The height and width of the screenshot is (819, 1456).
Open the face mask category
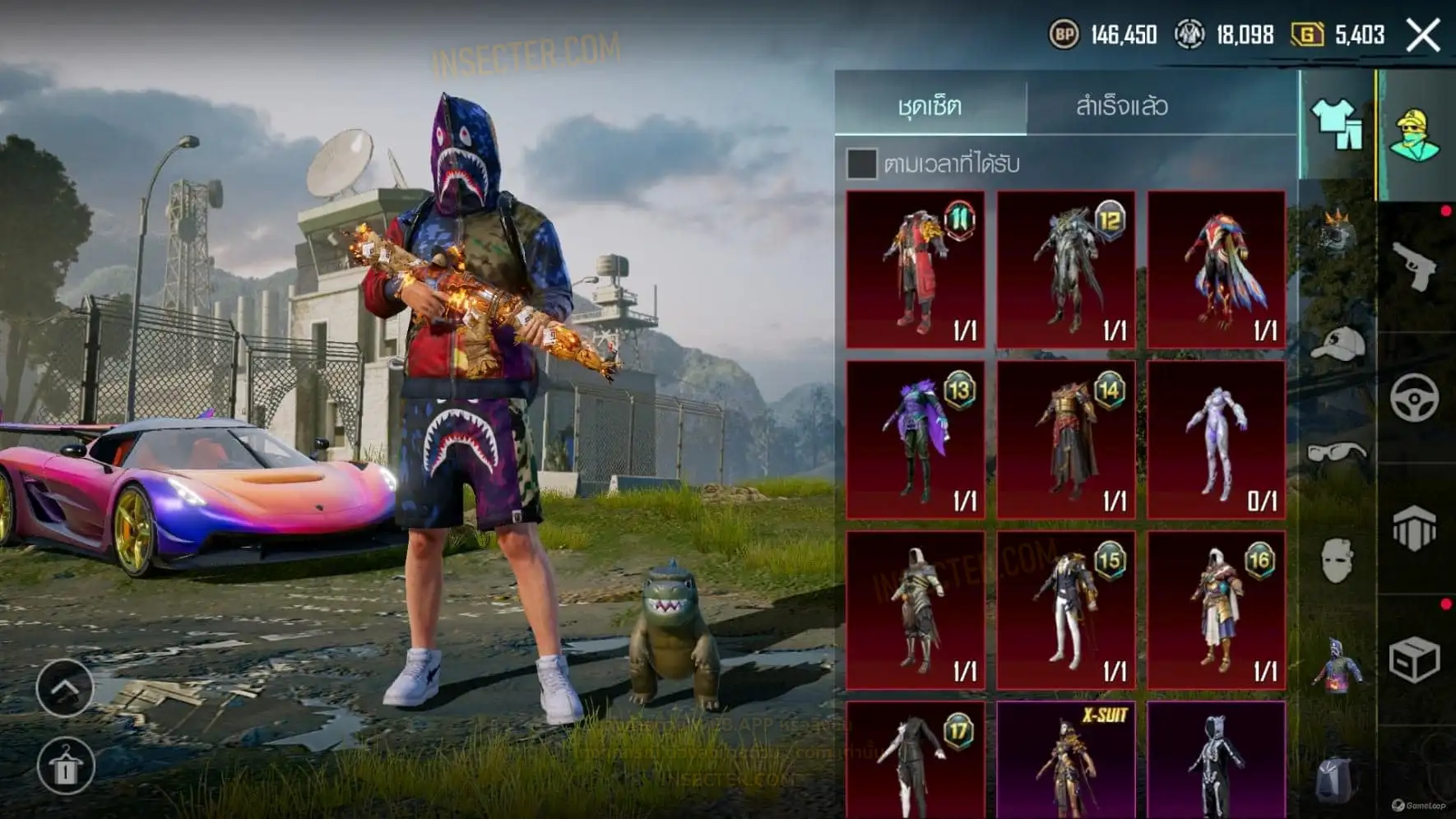pyautogui.click(x=1337, y=561)
